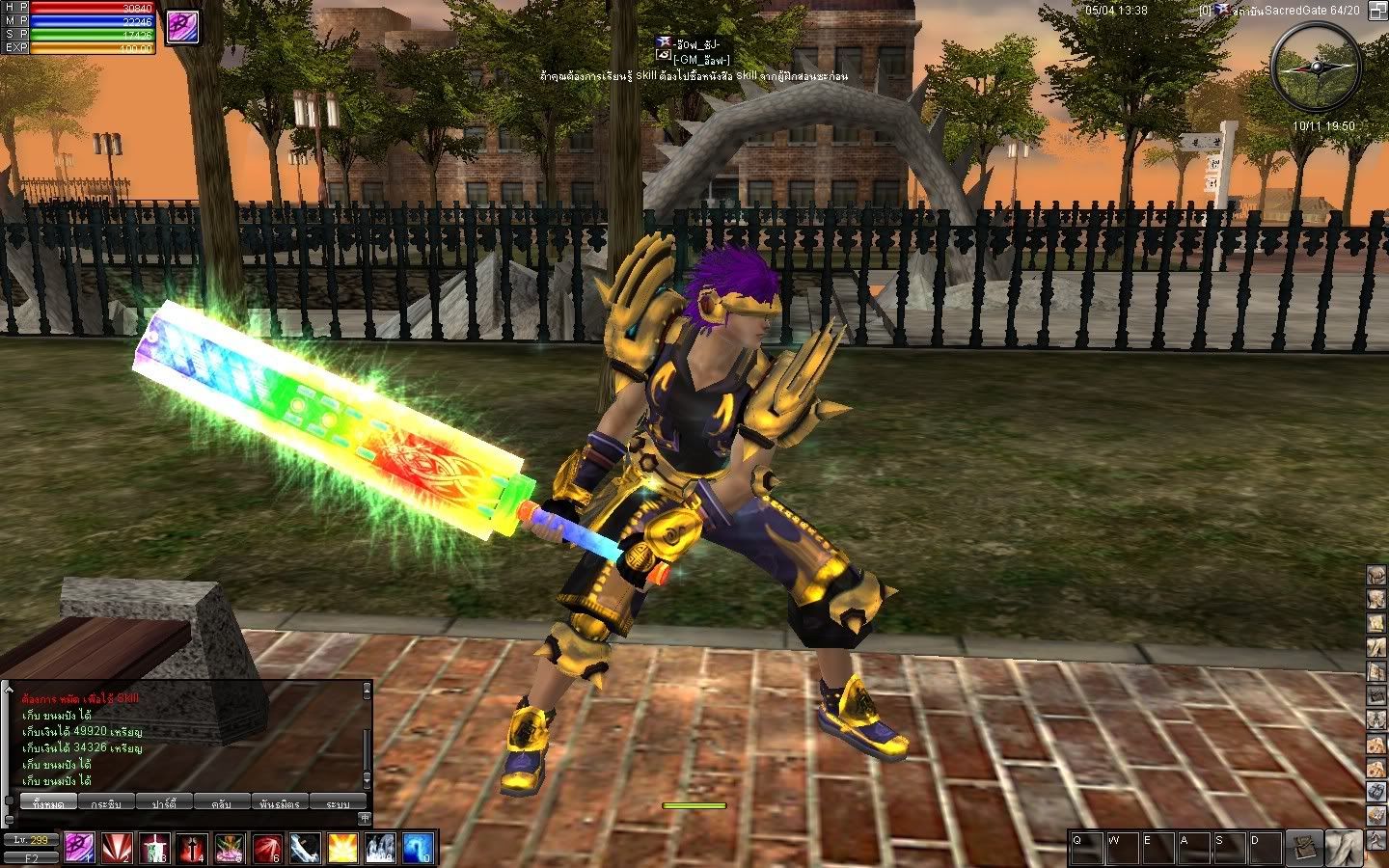
Task: Activate the white crescent blade skill in slot 7
Action: coord(305,848)
